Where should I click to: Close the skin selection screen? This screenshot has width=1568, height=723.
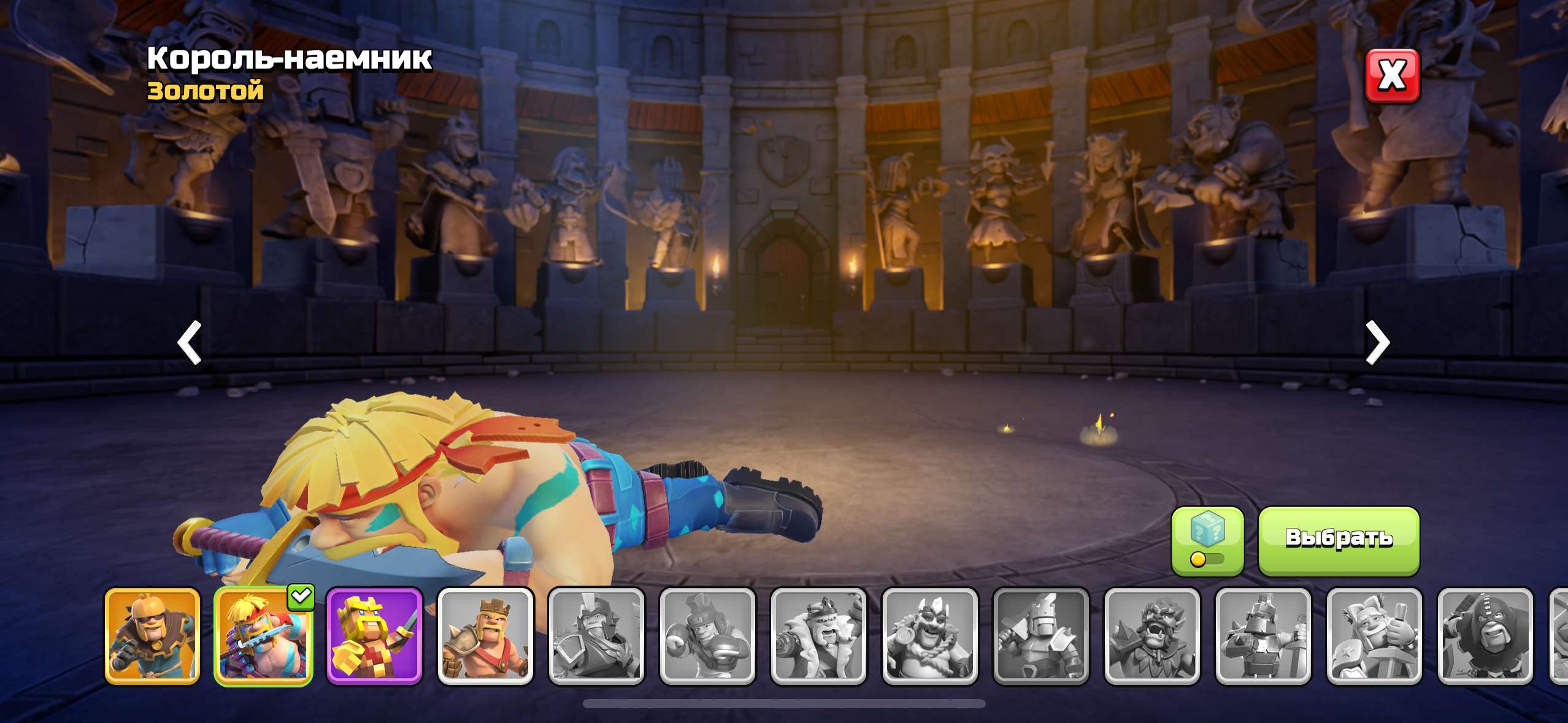[x=1392, y=76]
